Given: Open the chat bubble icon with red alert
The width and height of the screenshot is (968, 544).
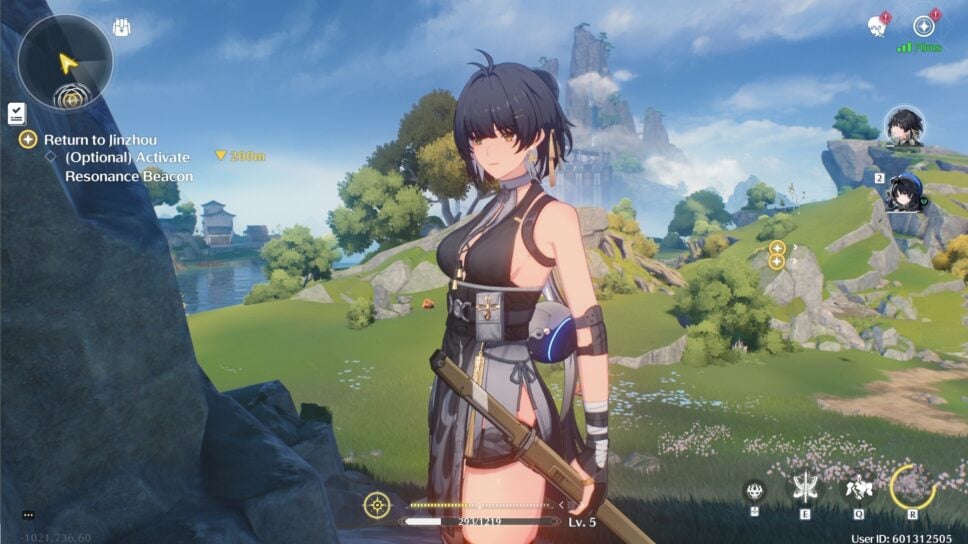Looking at the screenshot, I should point(877,26).
